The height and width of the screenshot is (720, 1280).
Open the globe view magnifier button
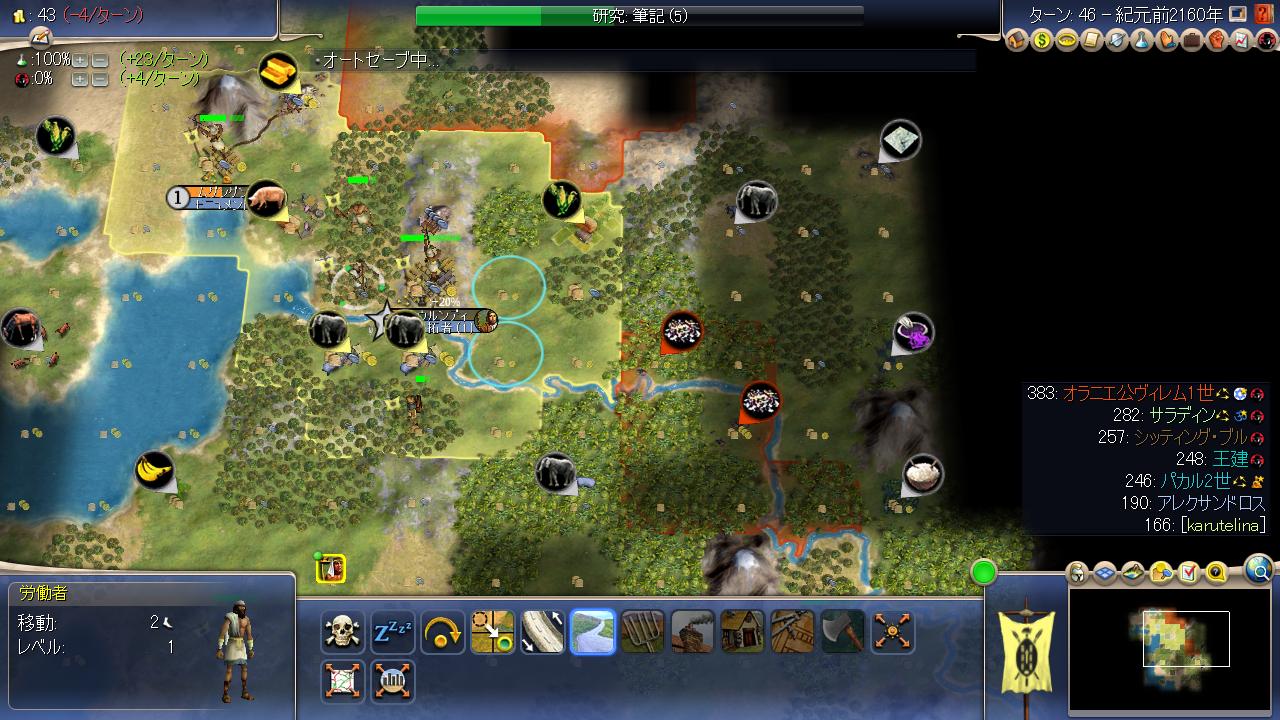click(1259, 570)
